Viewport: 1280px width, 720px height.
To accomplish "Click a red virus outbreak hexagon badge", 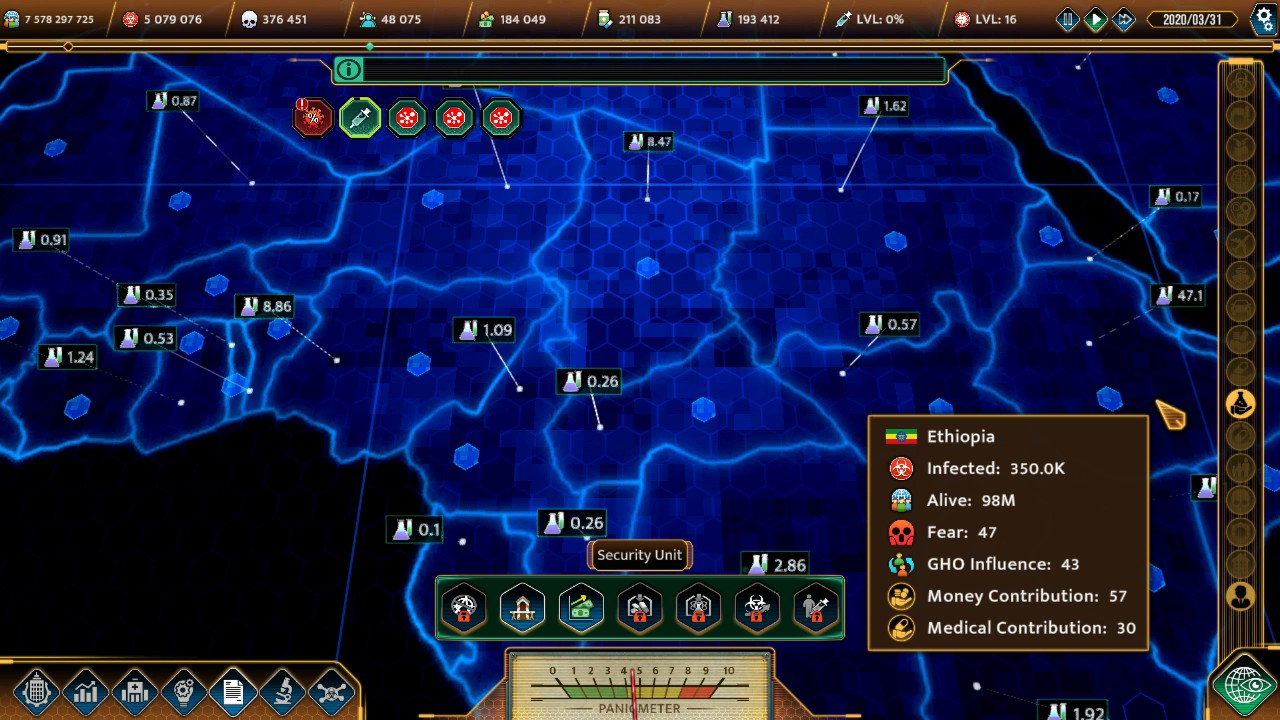I will [407, 117].
